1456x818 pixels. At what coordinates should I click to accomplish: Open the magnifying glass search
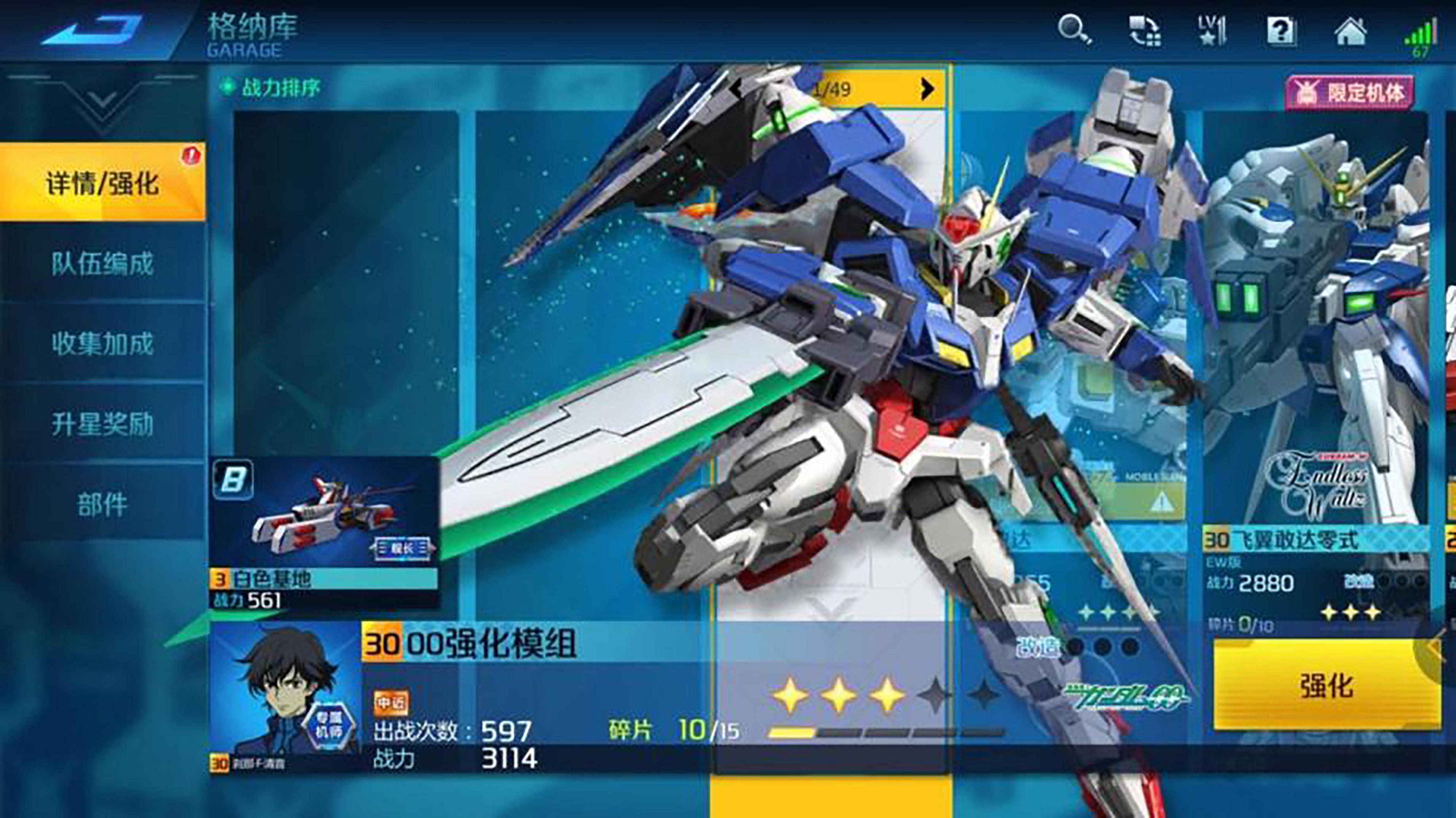[1073, 30]
